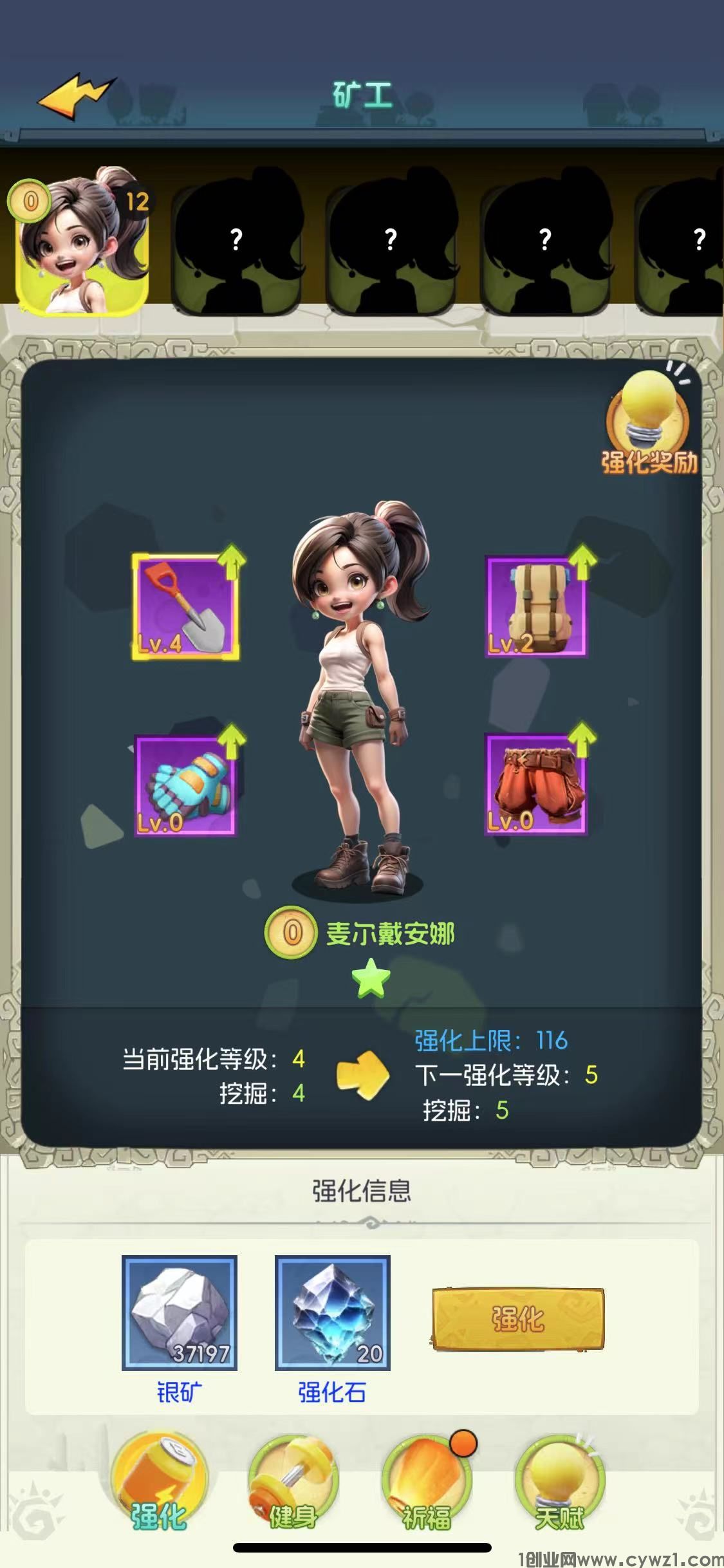View the 银矿 silver ore material
This screenshot has width=724, height=1568.
[x=180, y=1314]
